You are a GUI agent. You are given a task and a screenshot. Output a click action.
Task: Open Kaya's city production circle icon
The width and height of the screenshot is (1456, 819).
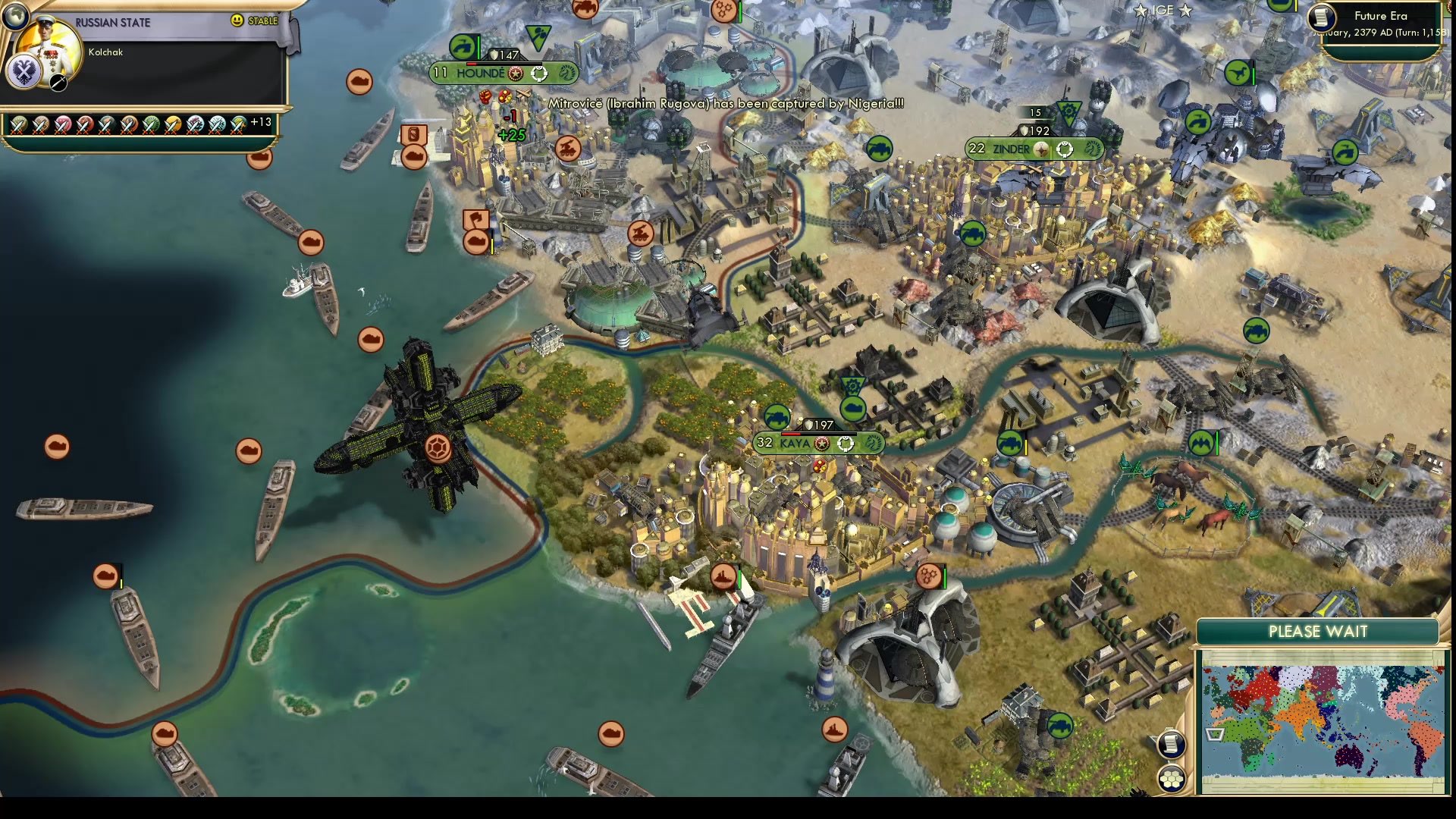click(846, 445)
